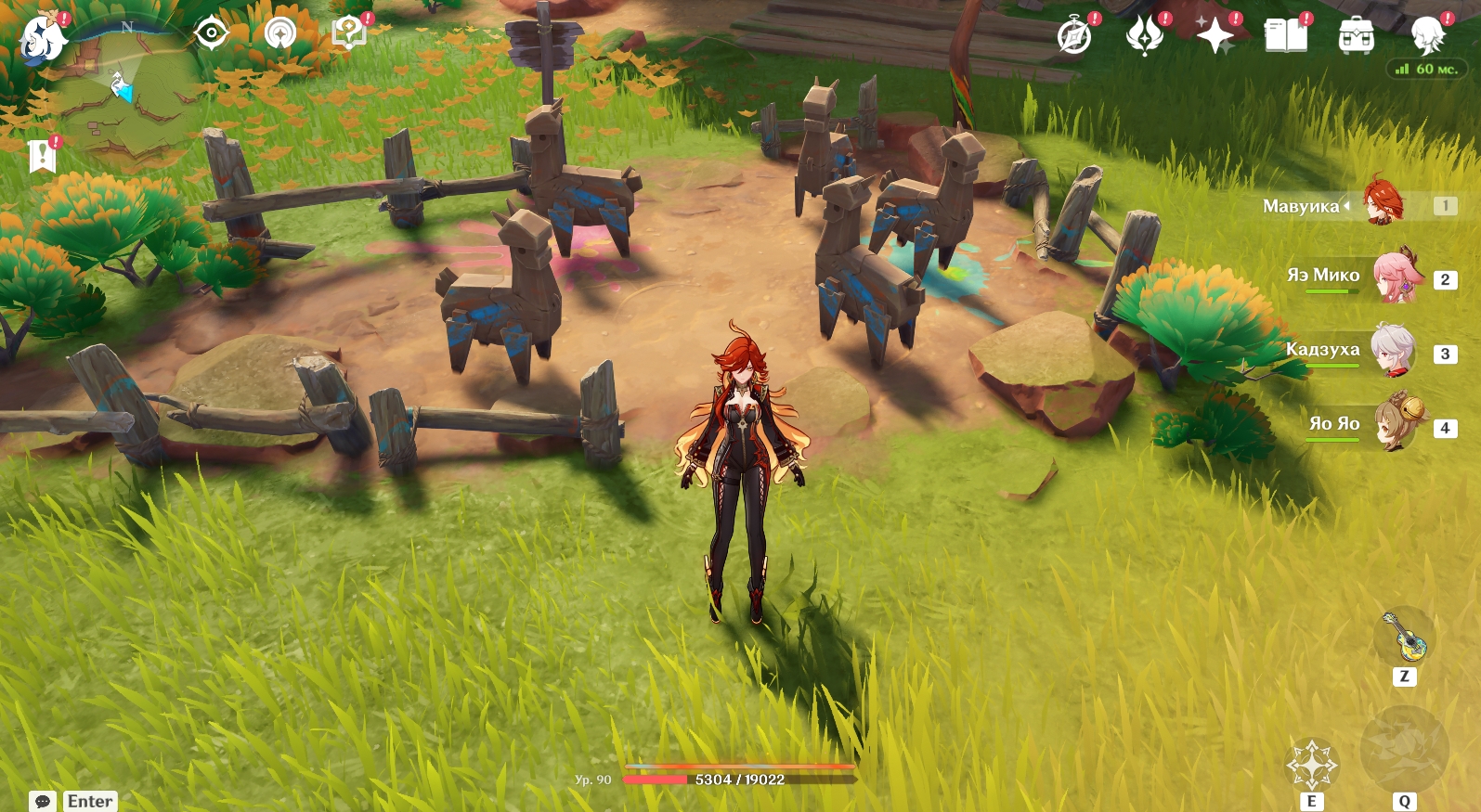Open the Paimon main menu
1481x812 pixels.
pyautogui.click(x=42, y=39)
